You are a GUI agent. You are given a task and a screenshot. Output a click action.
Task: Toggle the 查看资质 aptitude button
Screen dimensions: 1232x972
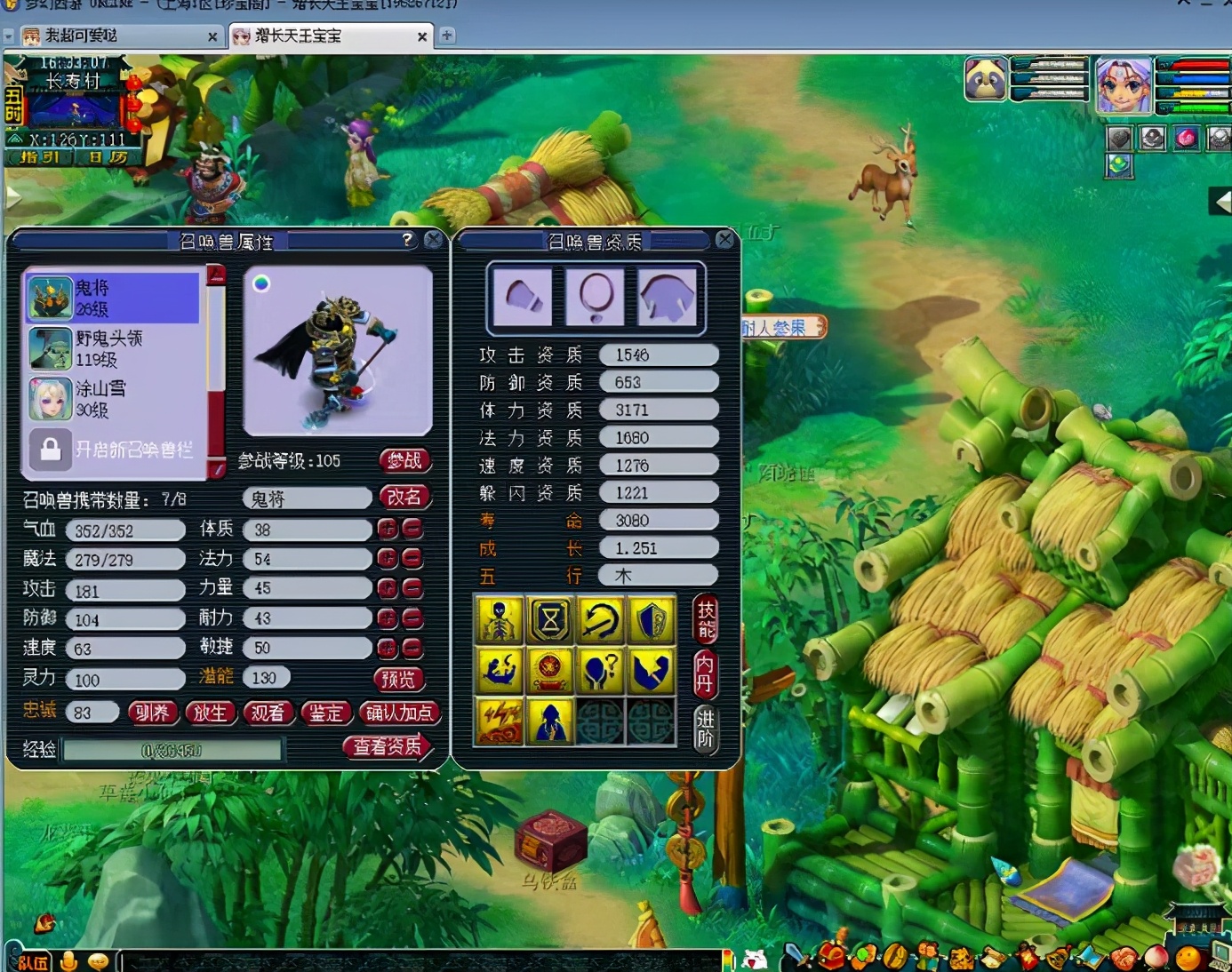pyautogui.click(x=388, y=747)
